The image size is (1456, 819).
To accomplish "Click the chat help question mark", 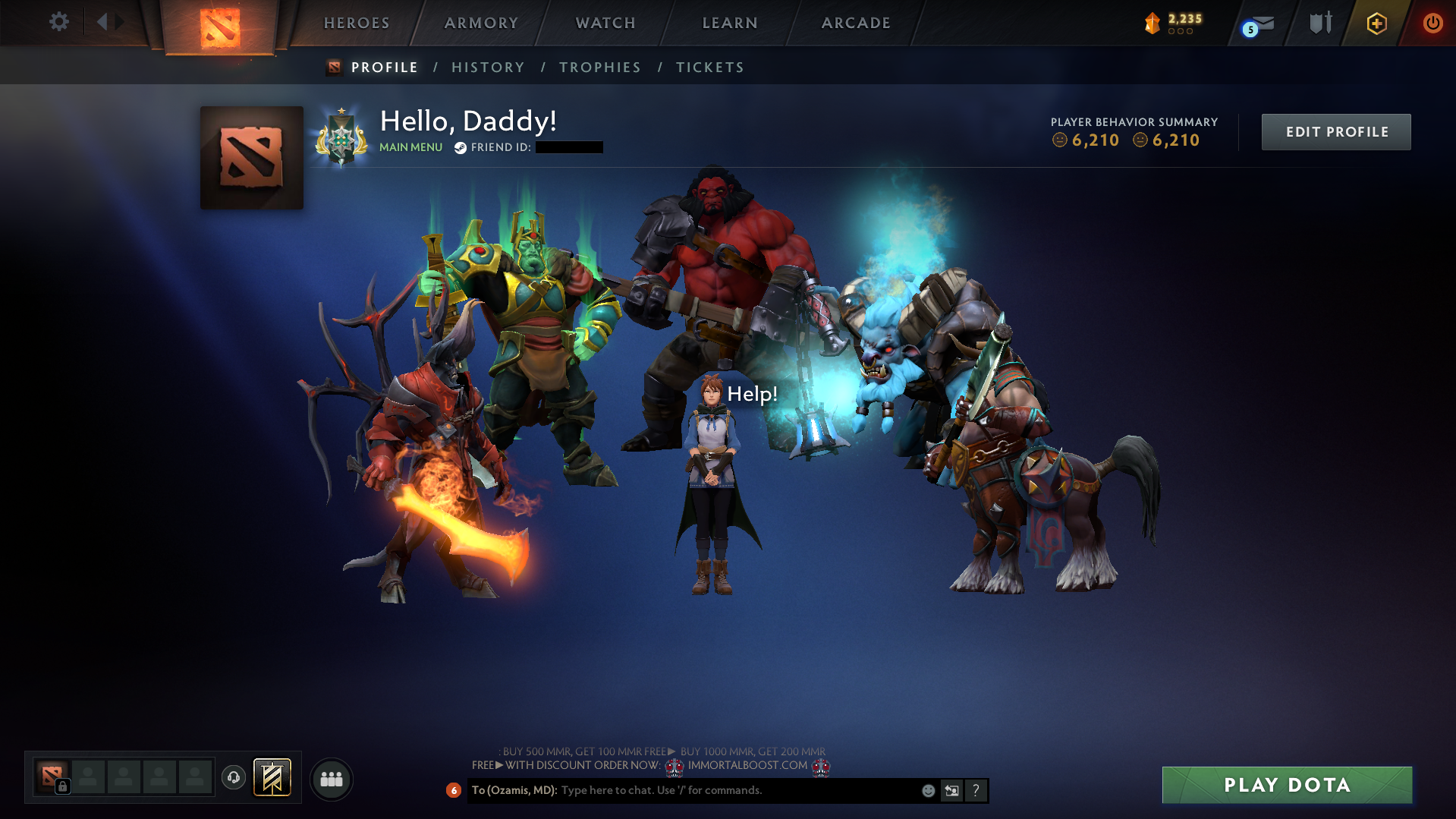I will click(976, 790).
